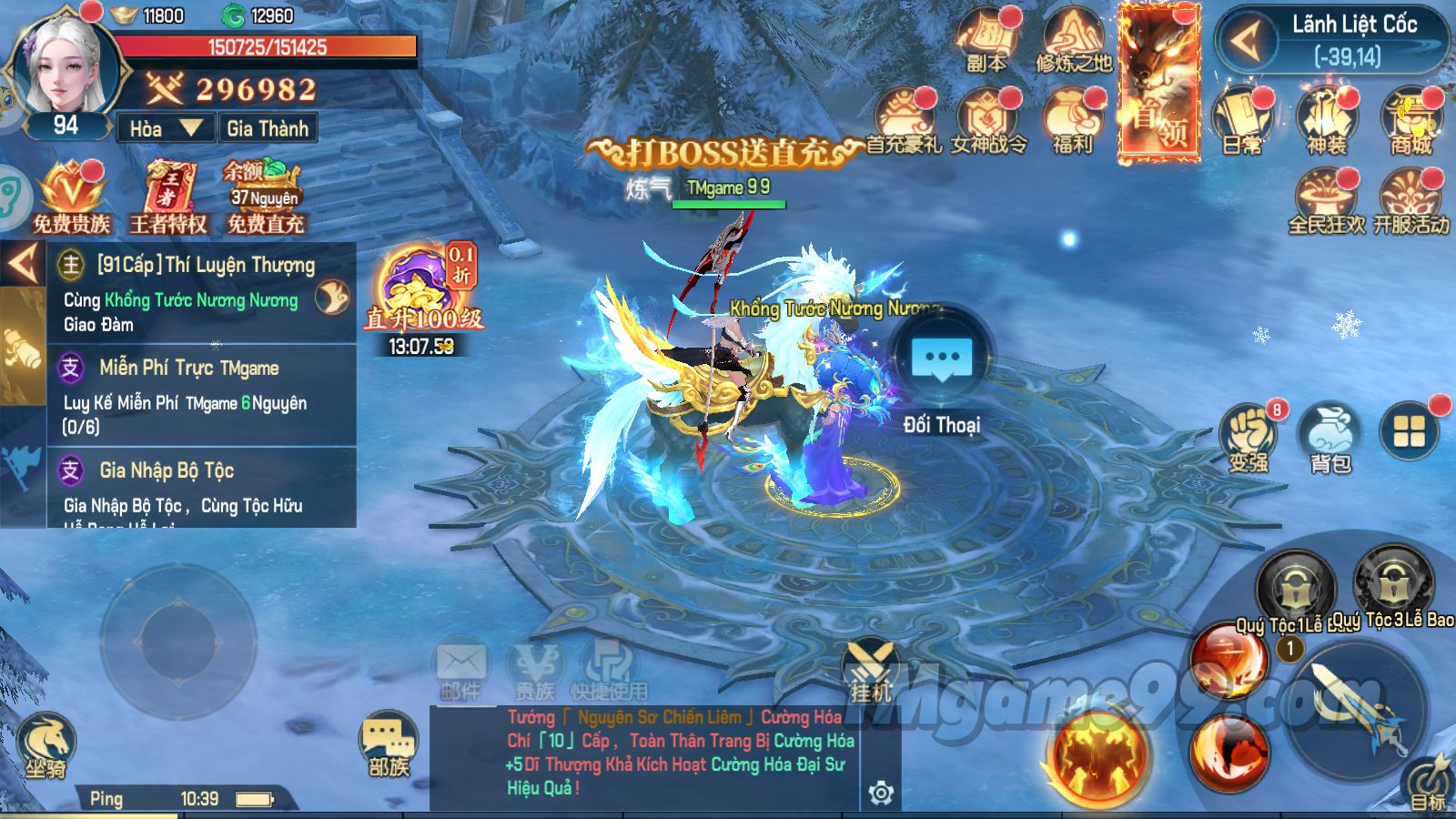
Task: Open the 副本 dungeon menu
Action: (x=986, y=41)
